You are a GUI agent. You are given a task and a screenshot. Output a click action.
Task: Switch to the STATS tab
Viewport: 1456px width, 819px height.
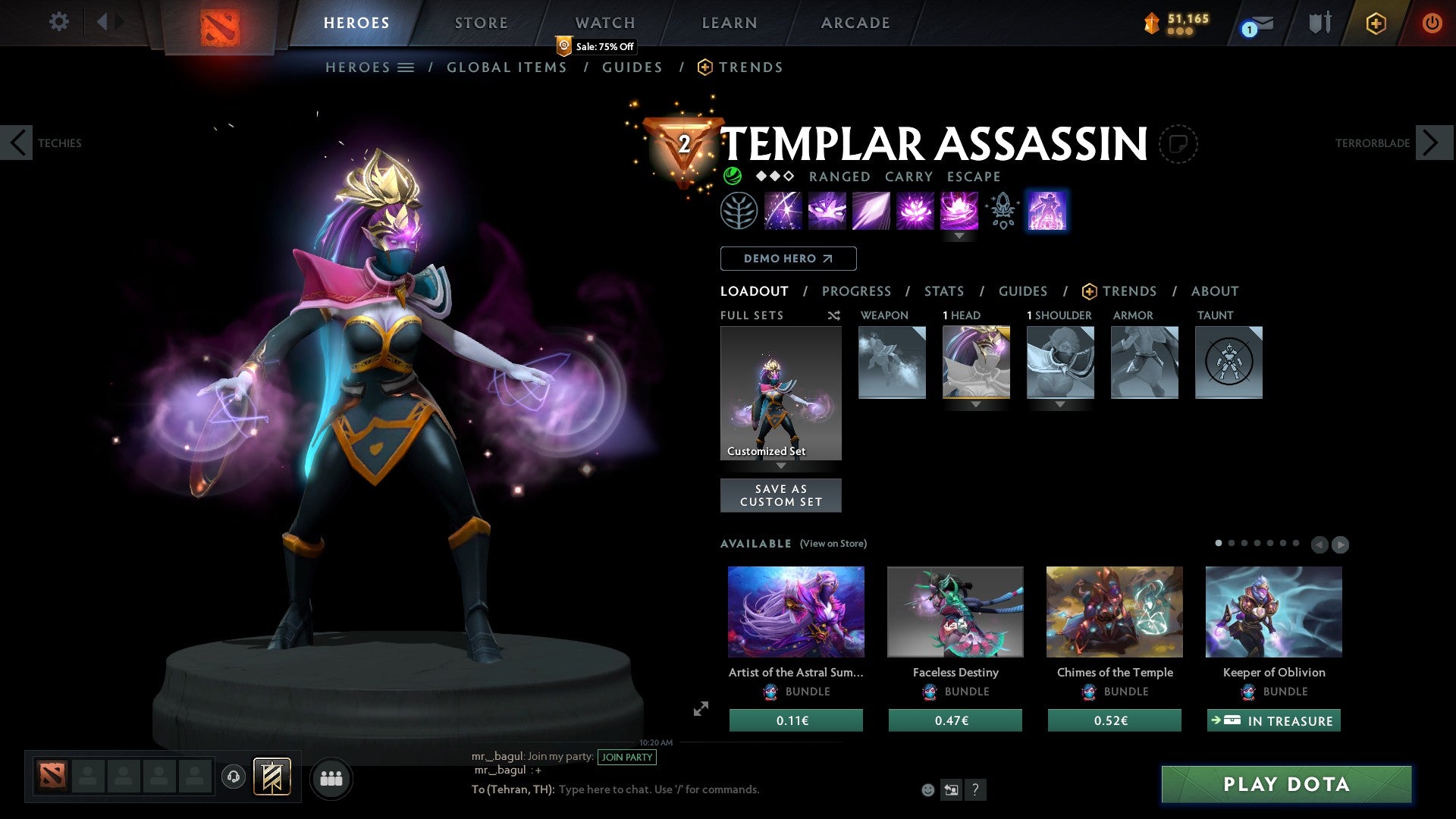pyautogui.click(x=943, y=291)
